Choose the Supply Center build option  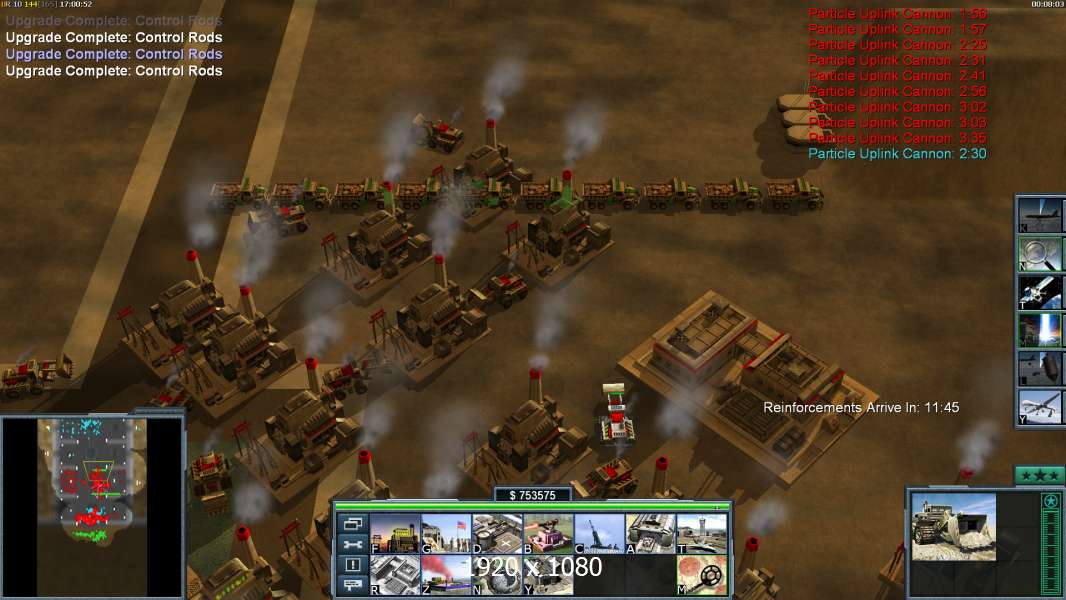pos(496,534)
